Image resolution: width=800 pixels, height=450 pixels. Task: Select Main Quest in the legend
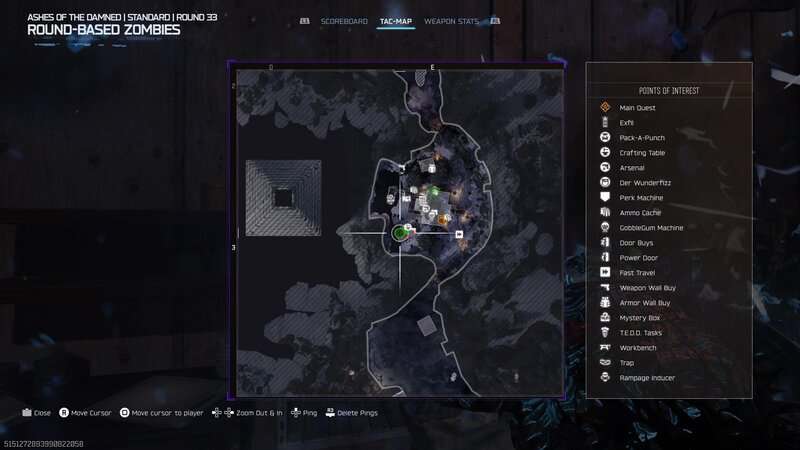[x=638, y=107]
